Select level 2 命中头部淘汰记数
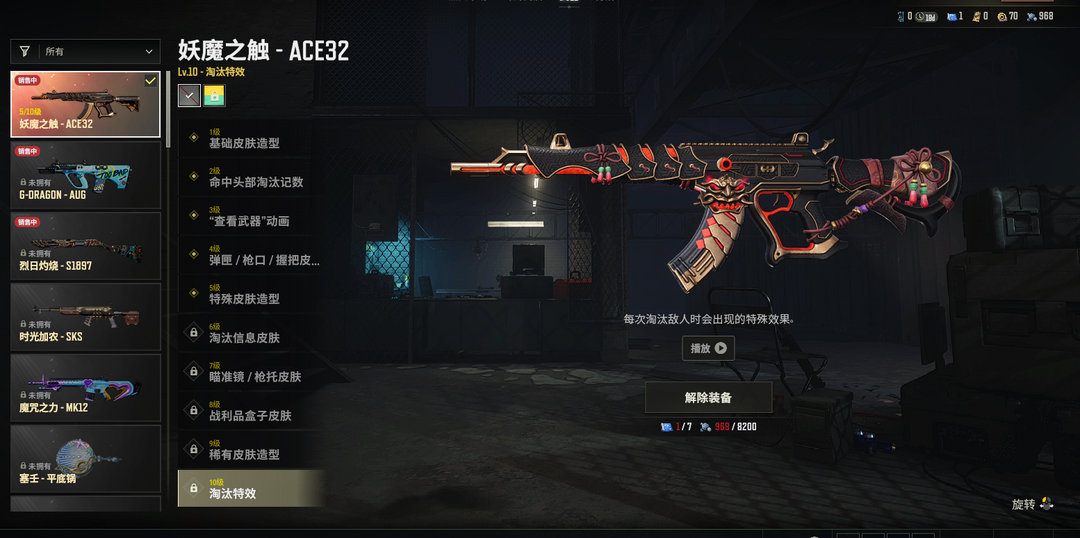The width and height of the screenshot is (1080, 538). 250,178
